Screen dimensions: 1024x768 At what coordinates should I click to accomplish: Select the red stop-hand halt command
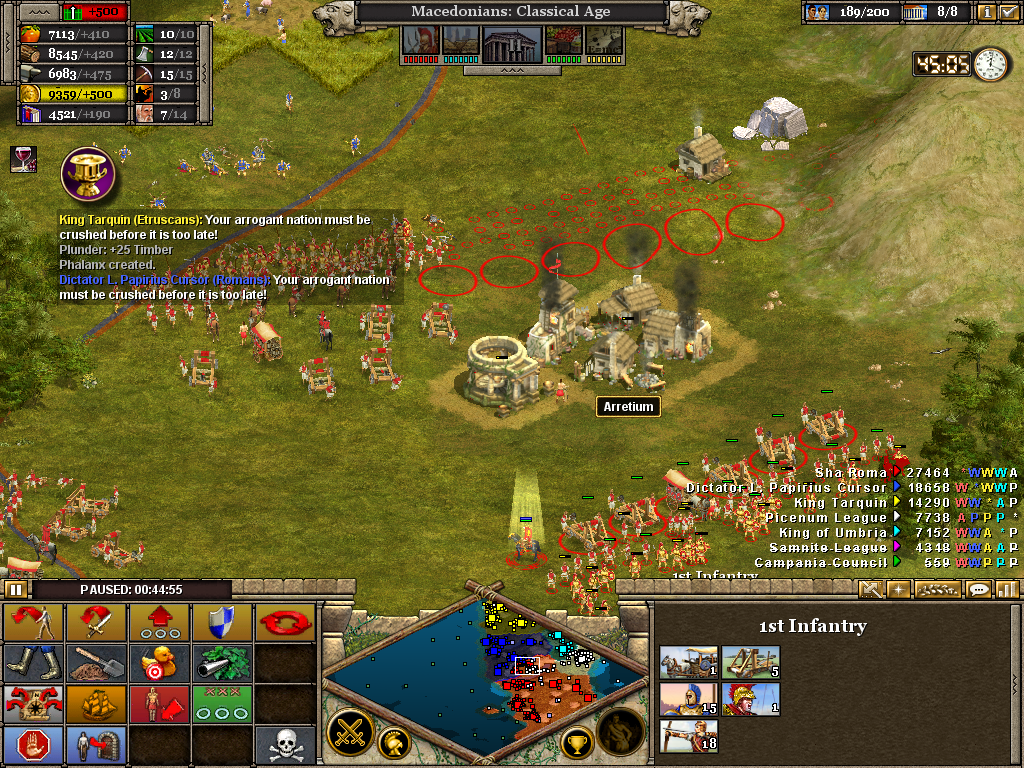[x=33, y=745]
